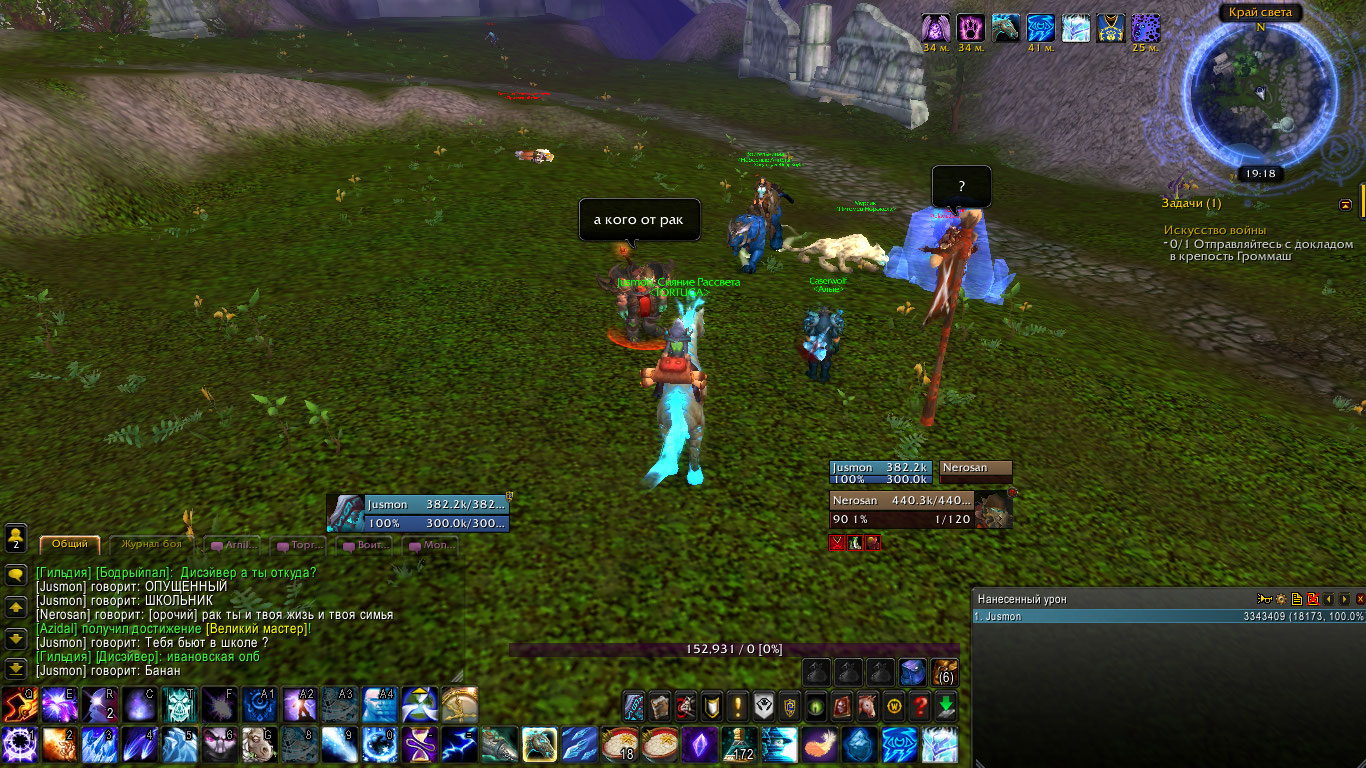
Task: Open the quest log exclamation mark button
Action: [737, 705]
